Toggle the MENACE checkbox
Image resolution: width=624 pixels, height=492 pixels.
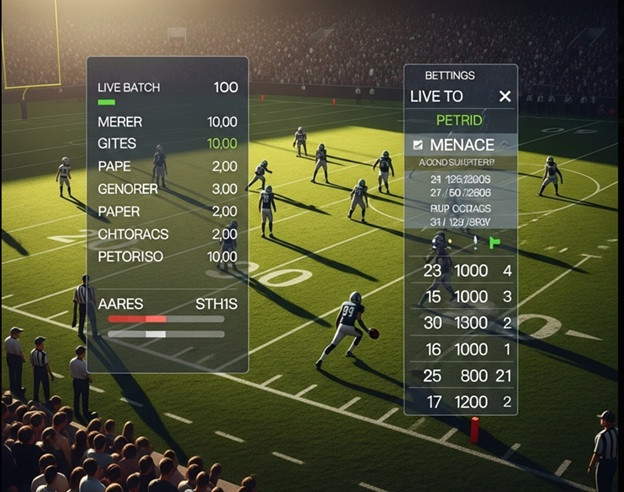point(418,144)
